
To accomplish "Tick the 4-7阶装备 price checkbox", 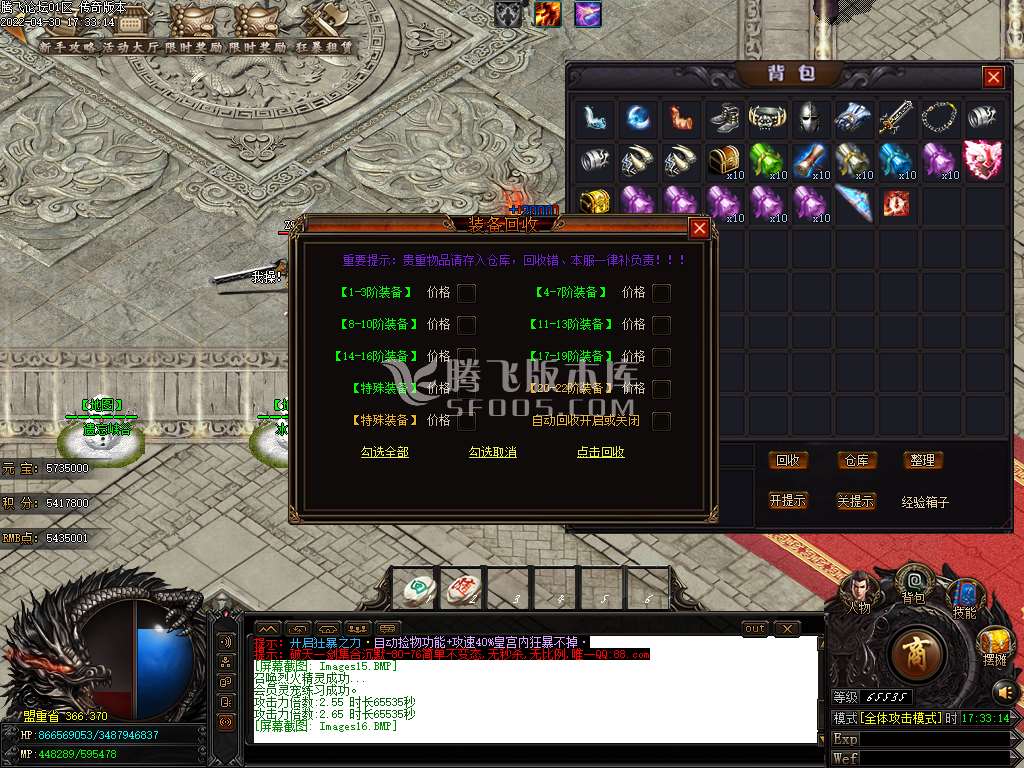I will 661,293.
